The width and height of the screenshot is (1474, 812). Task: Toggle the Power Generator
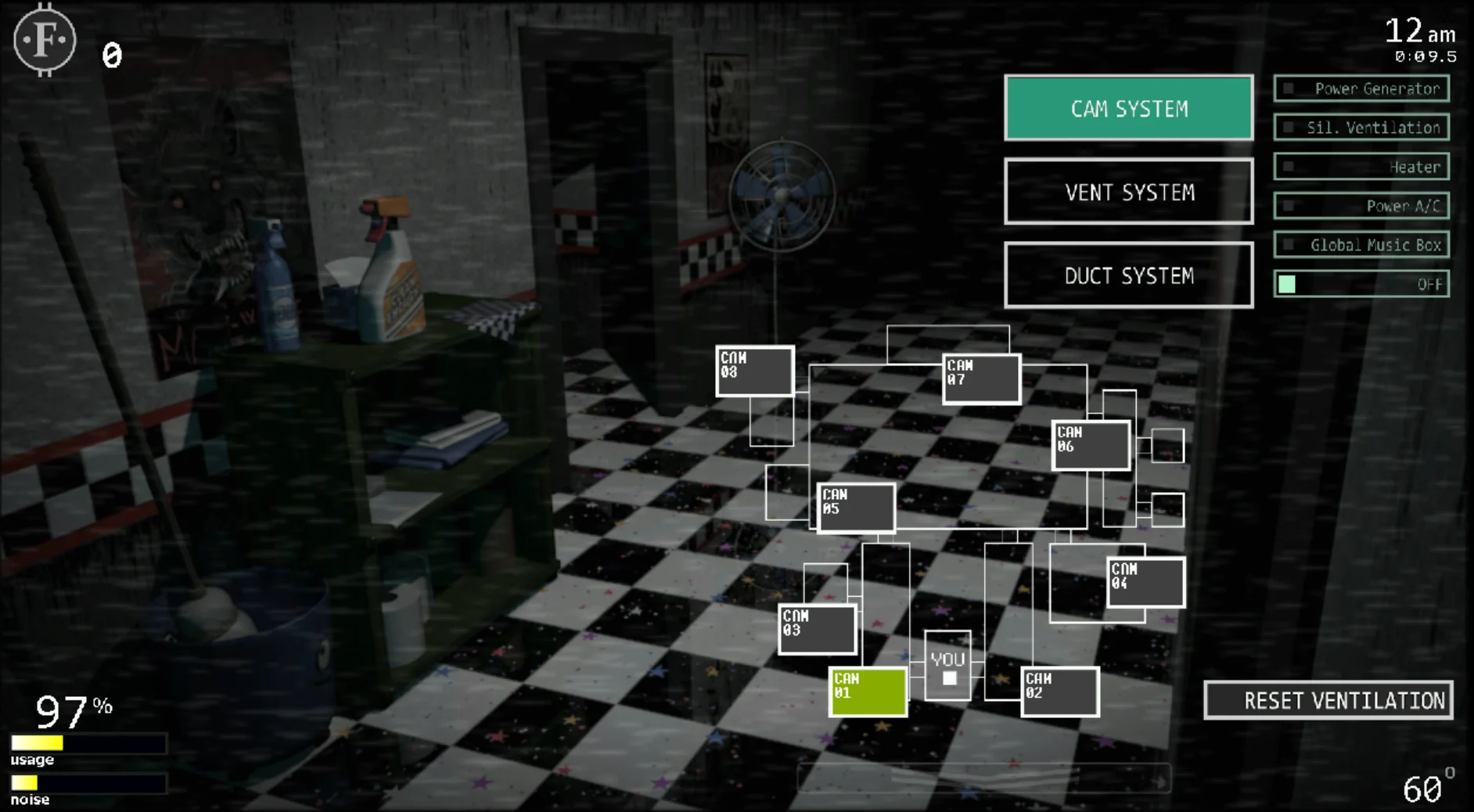click(x=1361, y=88)
